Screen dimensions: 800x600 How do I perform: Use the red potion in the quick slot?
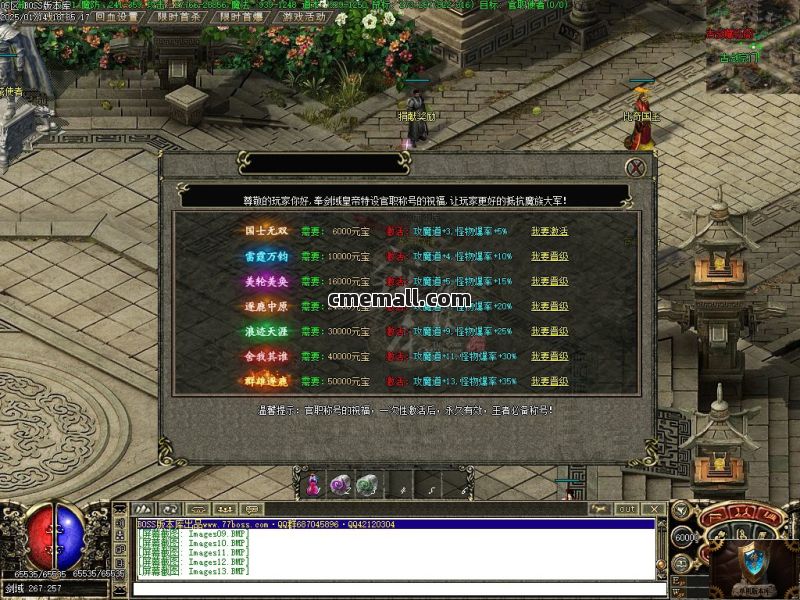coord(313,484)
